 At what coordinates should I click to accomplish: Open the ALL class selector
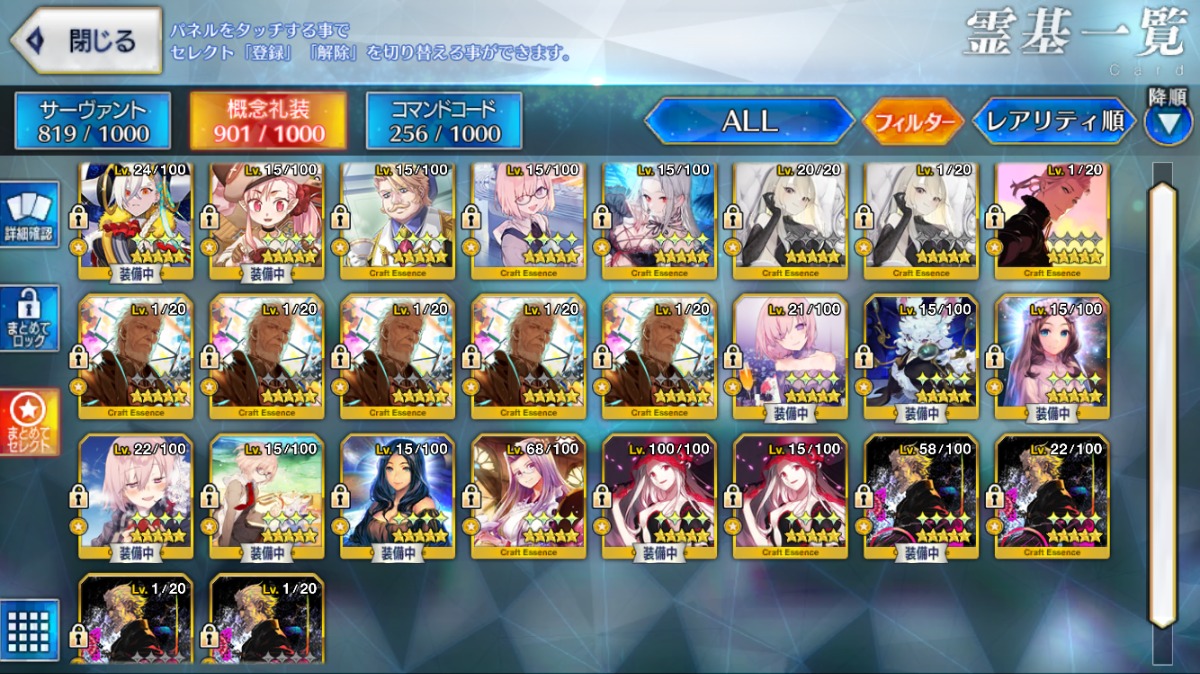749,121
